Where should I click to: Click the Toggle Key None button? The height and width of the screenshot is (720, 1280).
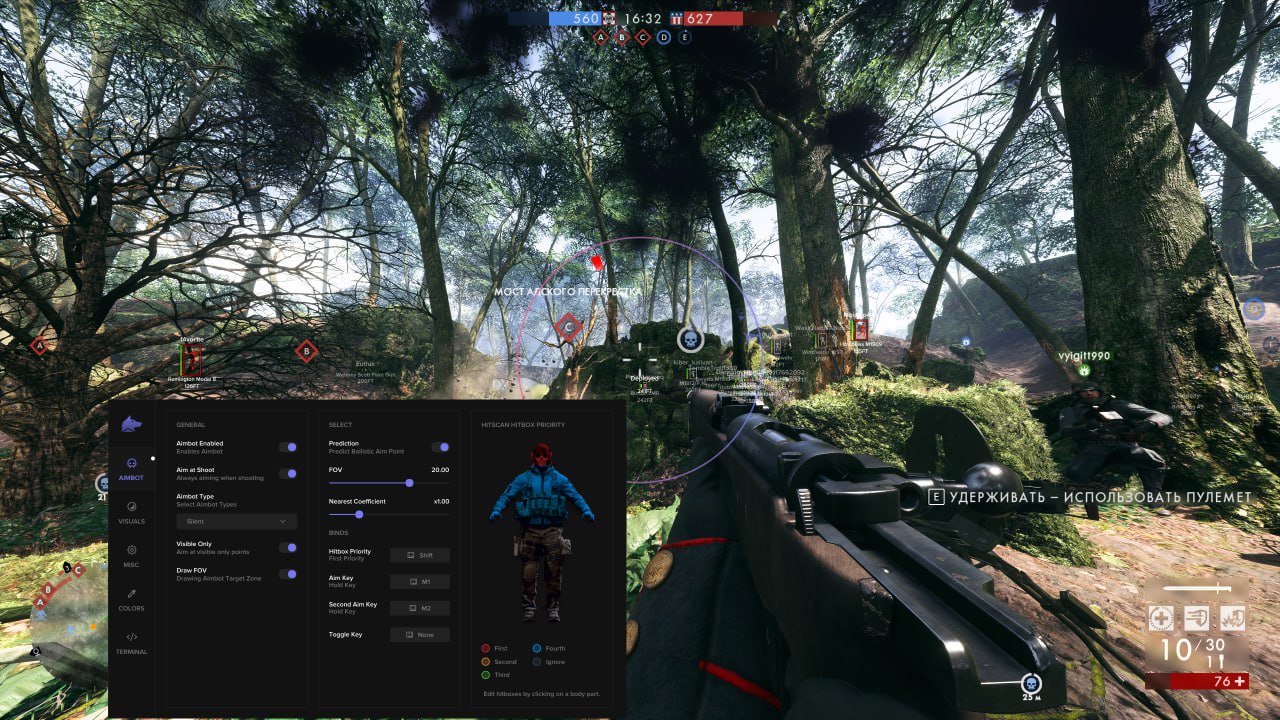[419, 634]
